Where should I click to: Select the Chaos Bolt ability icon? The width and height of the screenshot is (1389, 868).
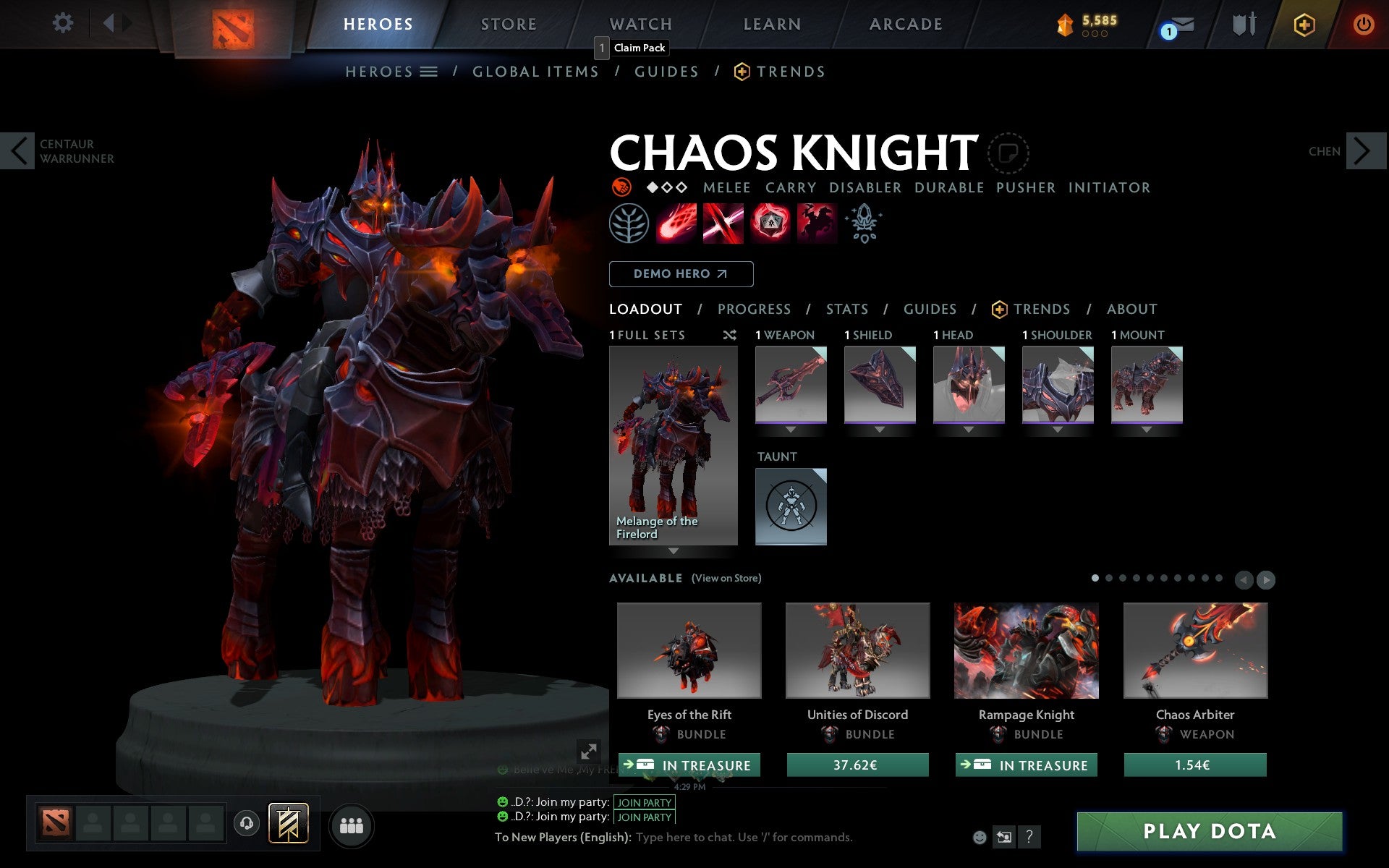[676, 224]
